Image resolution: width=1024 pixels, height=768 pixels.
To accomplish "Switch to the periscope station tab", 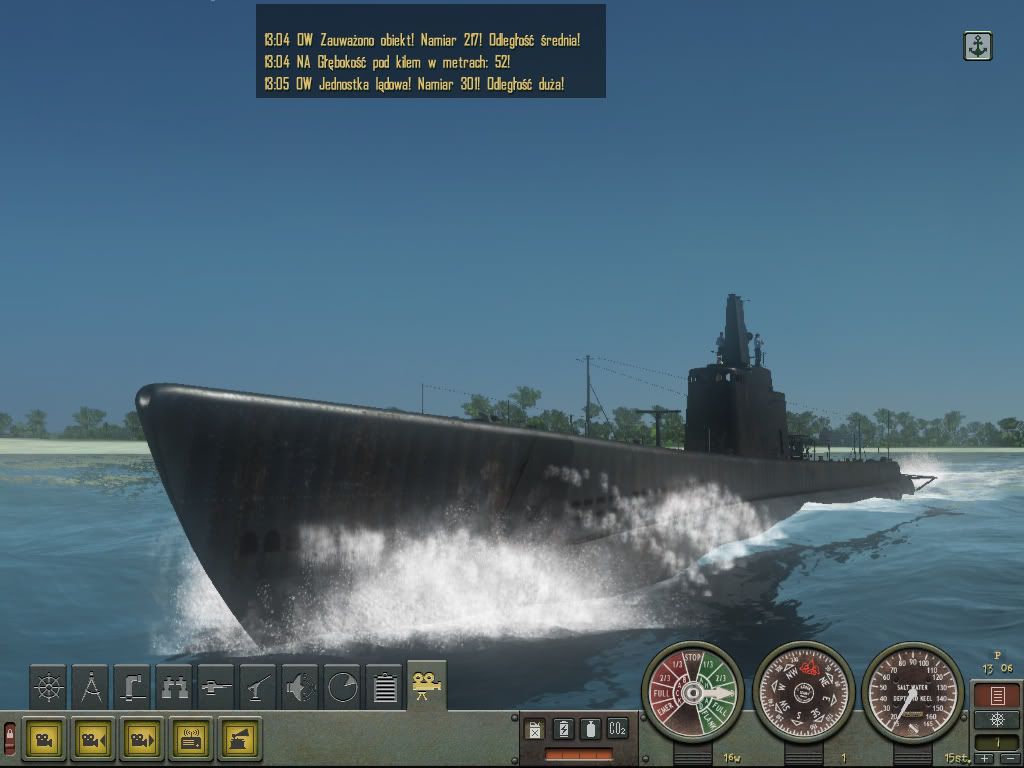I will pyautogui.click(x=132, y=686).
